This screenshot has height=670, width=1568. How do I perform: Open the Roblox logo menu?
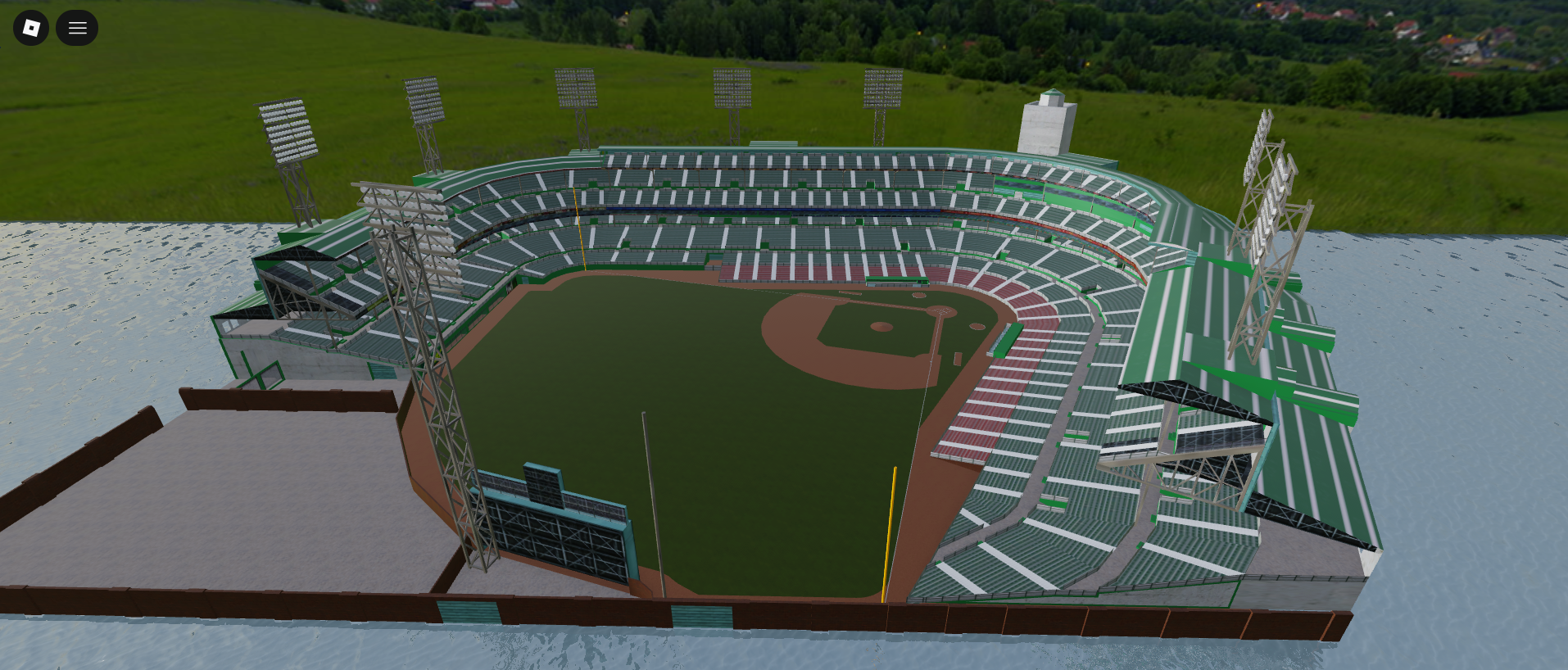(x=31, y=28)
